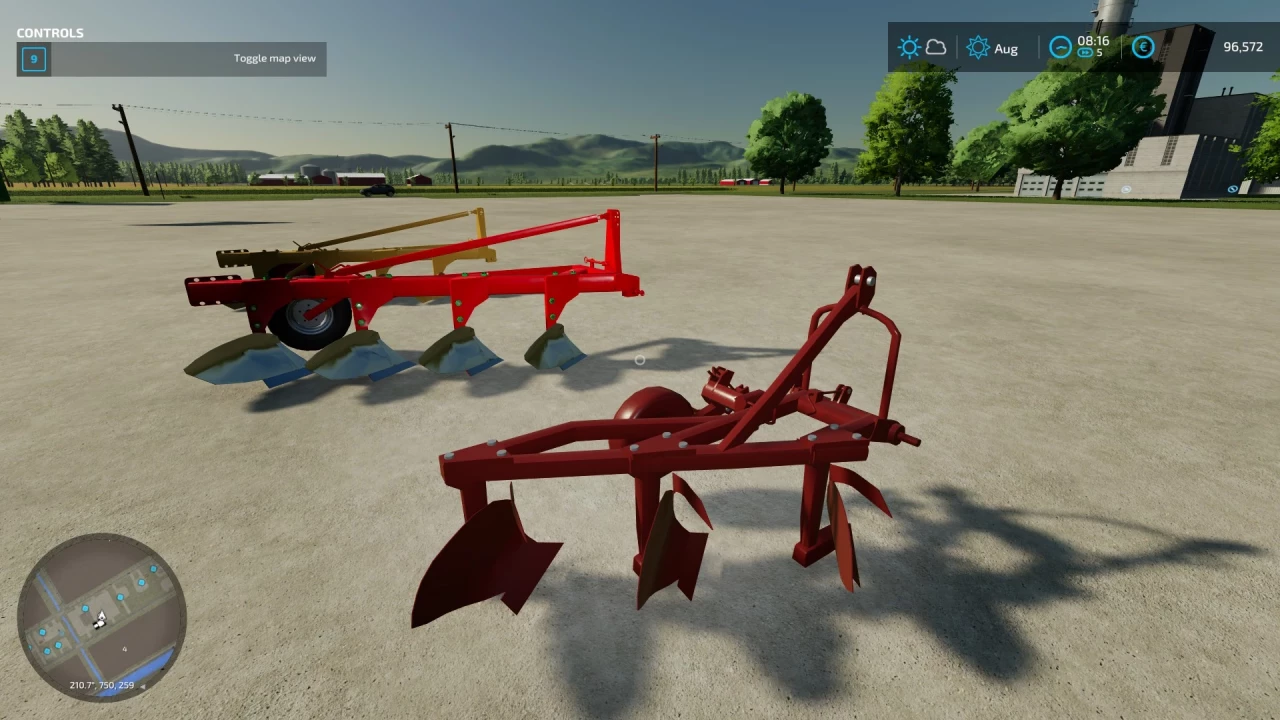Expand the minimap coordinates arrow

[x=143, y=686]
